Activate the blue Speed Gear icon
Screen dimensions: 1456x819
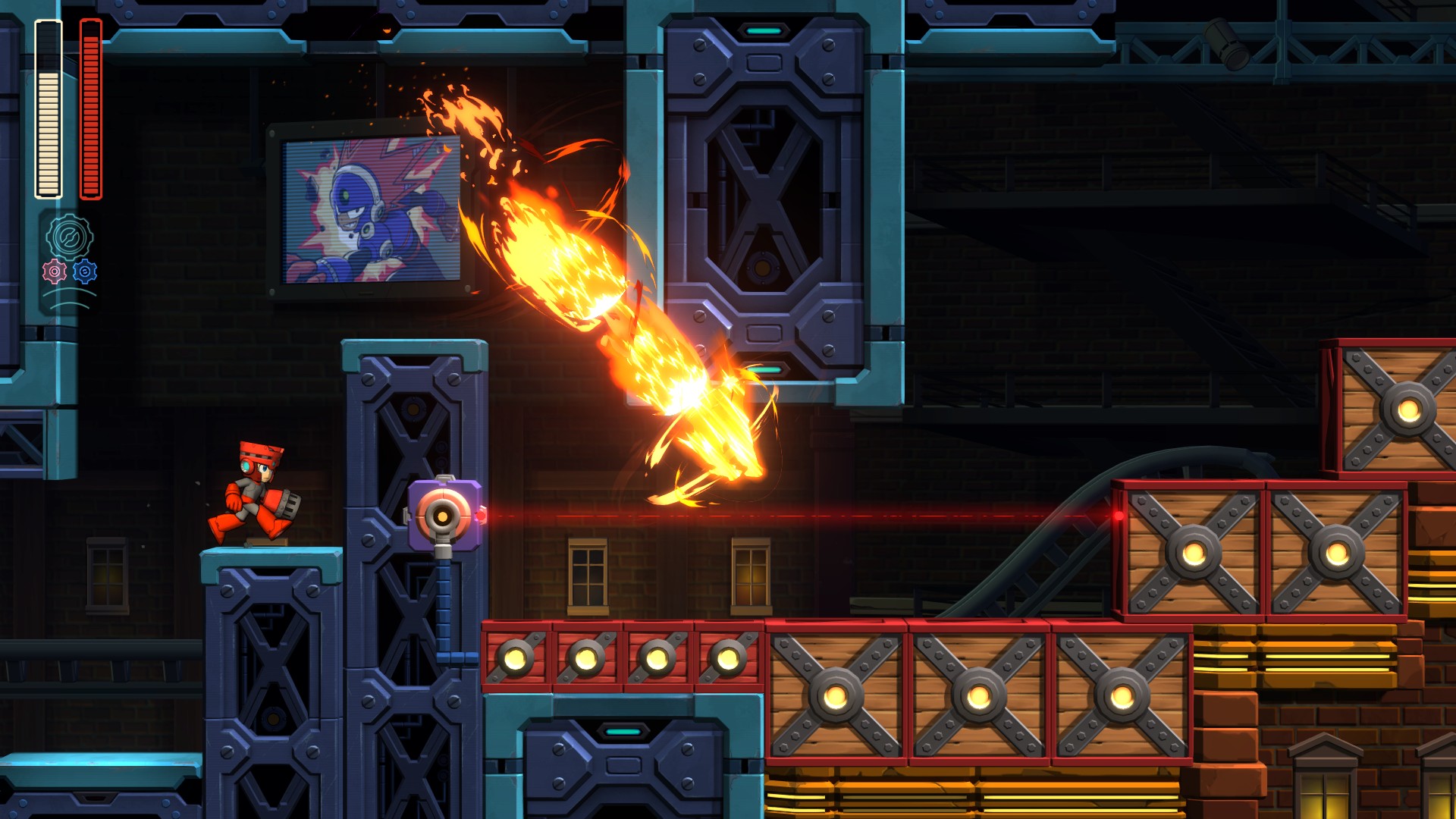(85, 271)
